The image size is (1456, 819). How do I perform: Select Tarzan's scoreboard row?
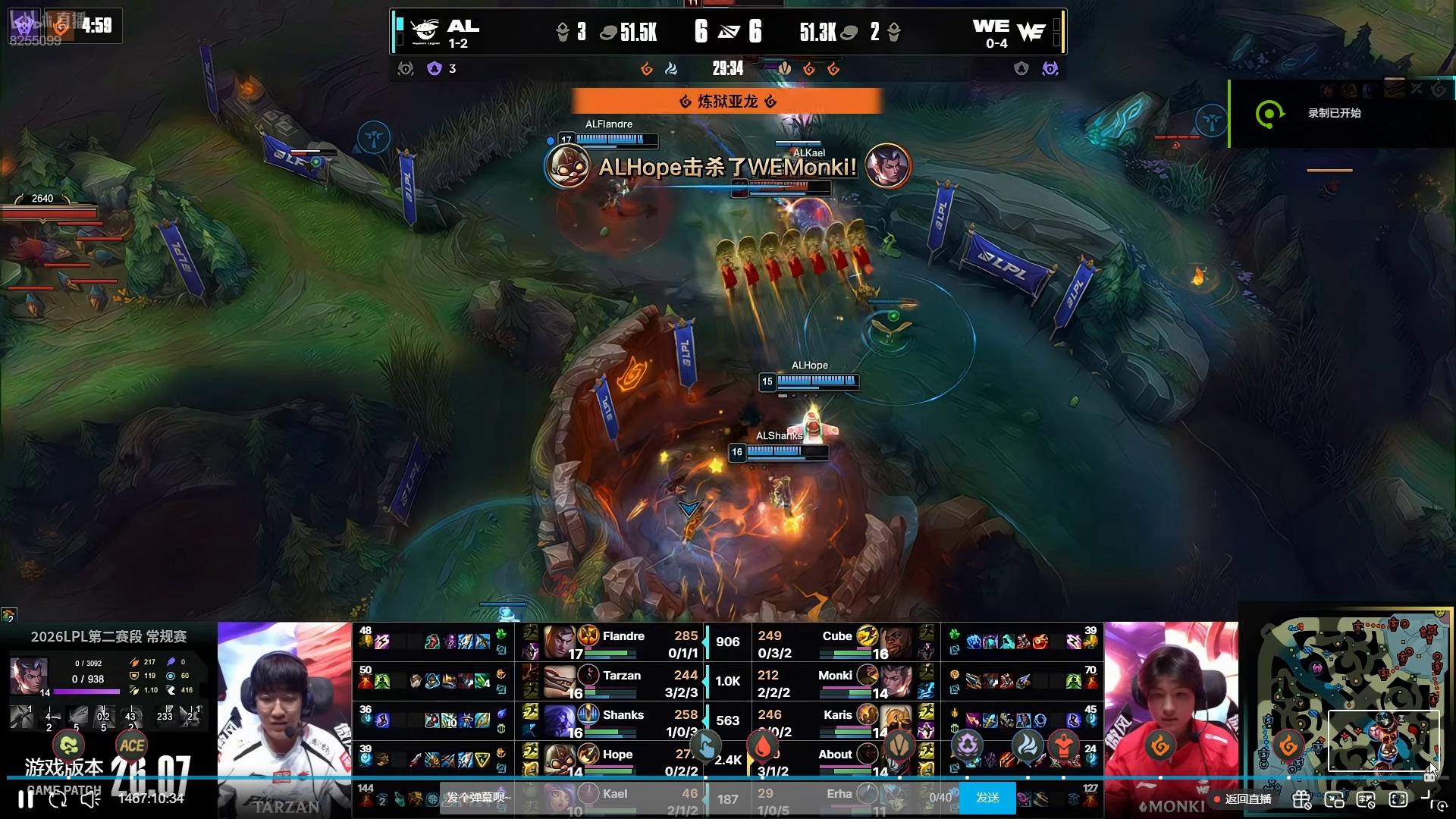(x=623, y=682)
